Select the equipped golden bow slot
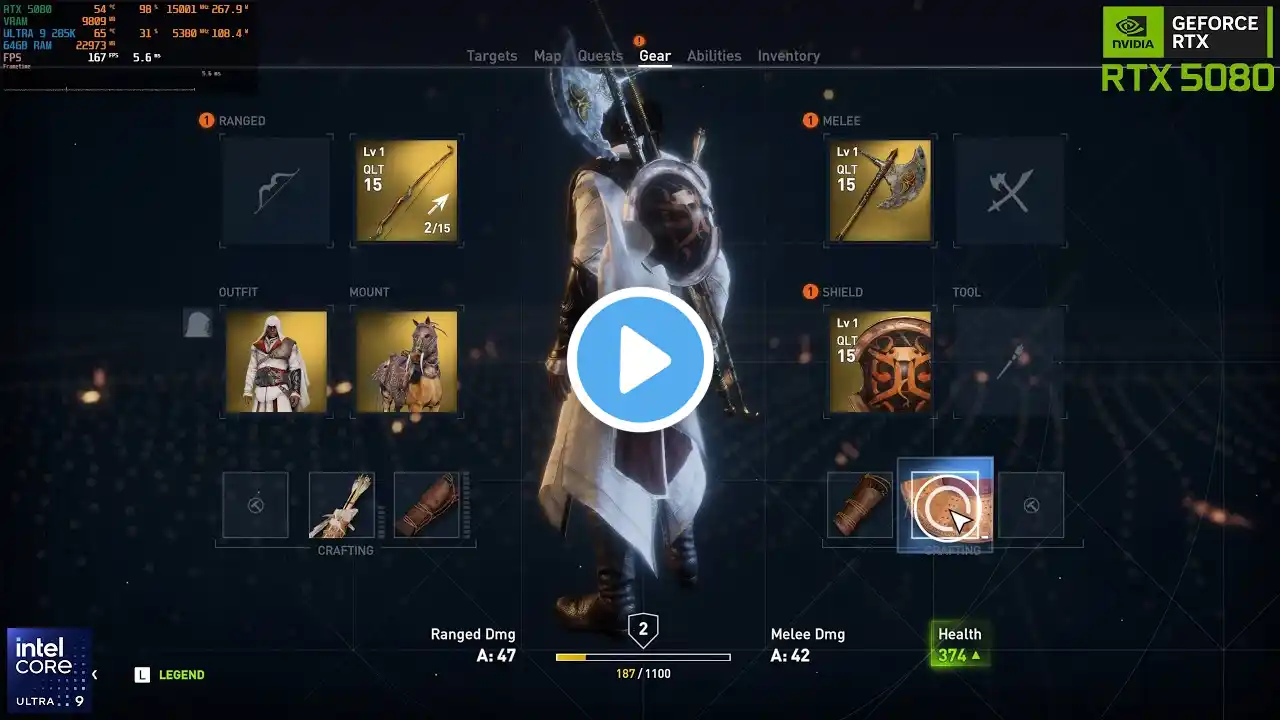 [x=406, y=191]
